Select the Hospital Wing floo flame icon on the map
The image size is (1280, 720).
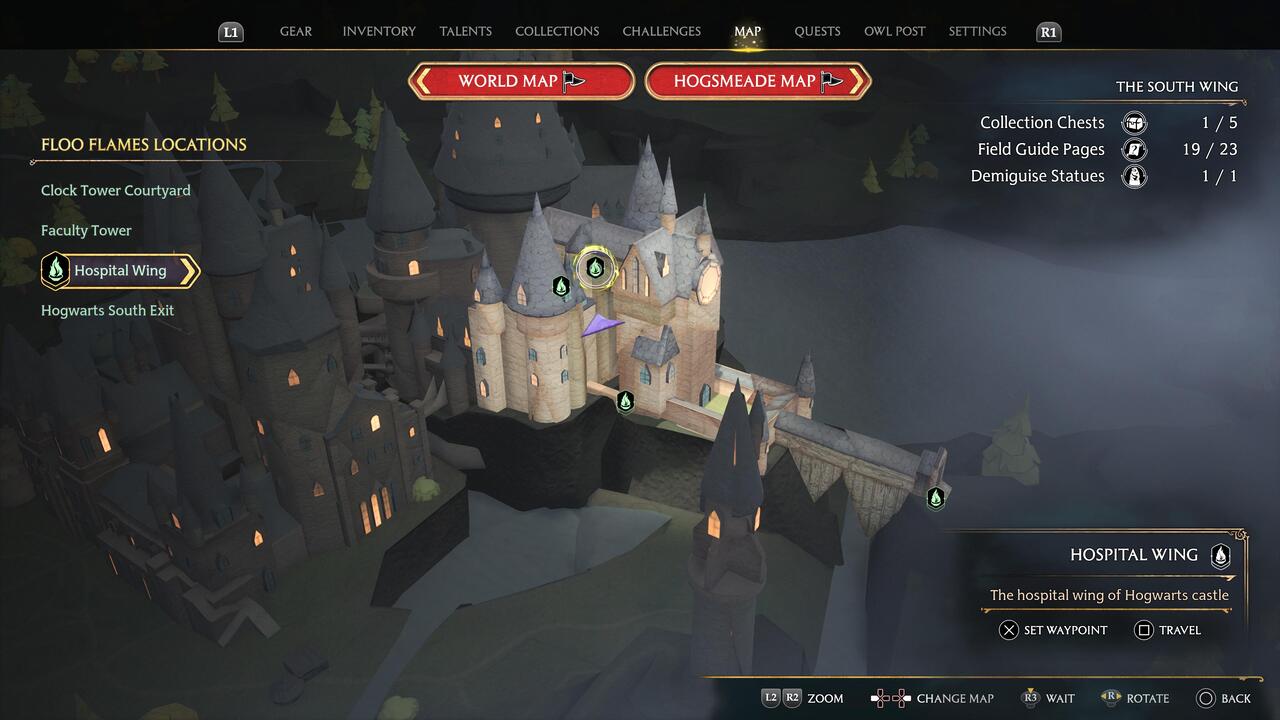click(595, 269)
